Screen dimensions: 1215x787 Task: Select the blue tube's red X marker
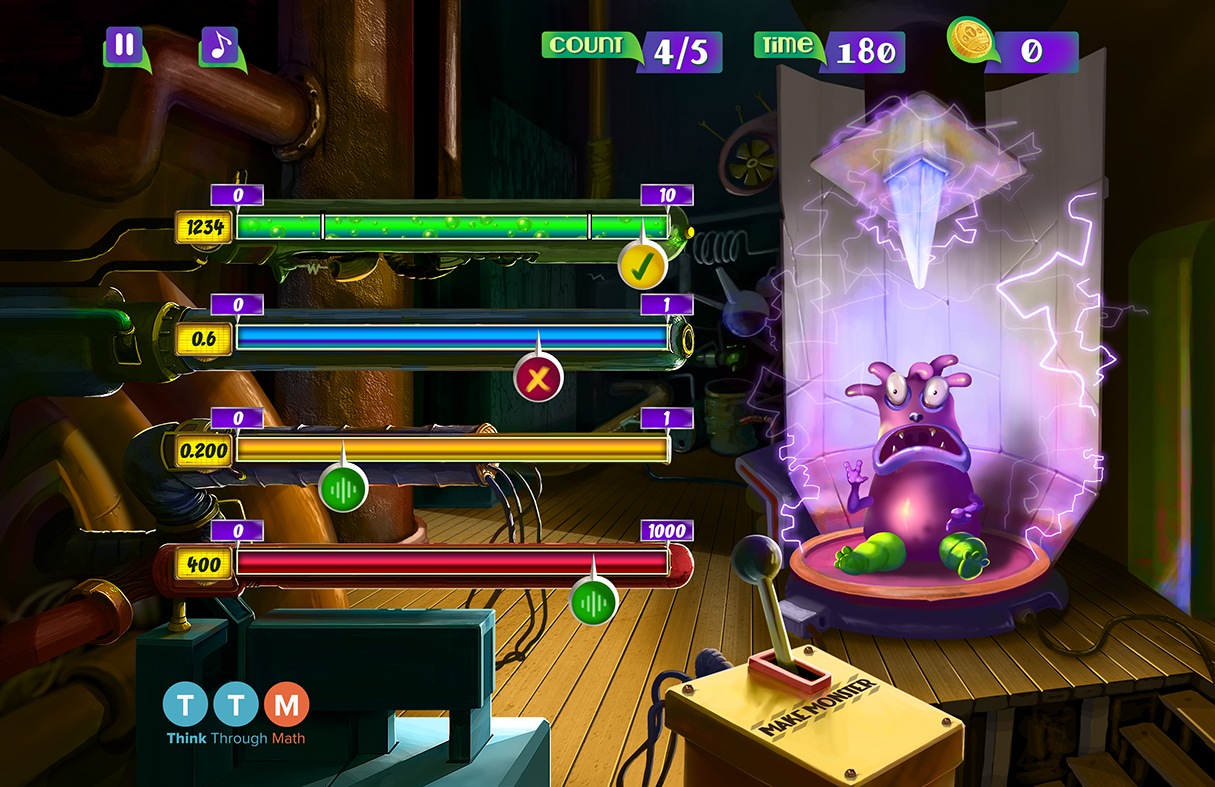point(538,379)
